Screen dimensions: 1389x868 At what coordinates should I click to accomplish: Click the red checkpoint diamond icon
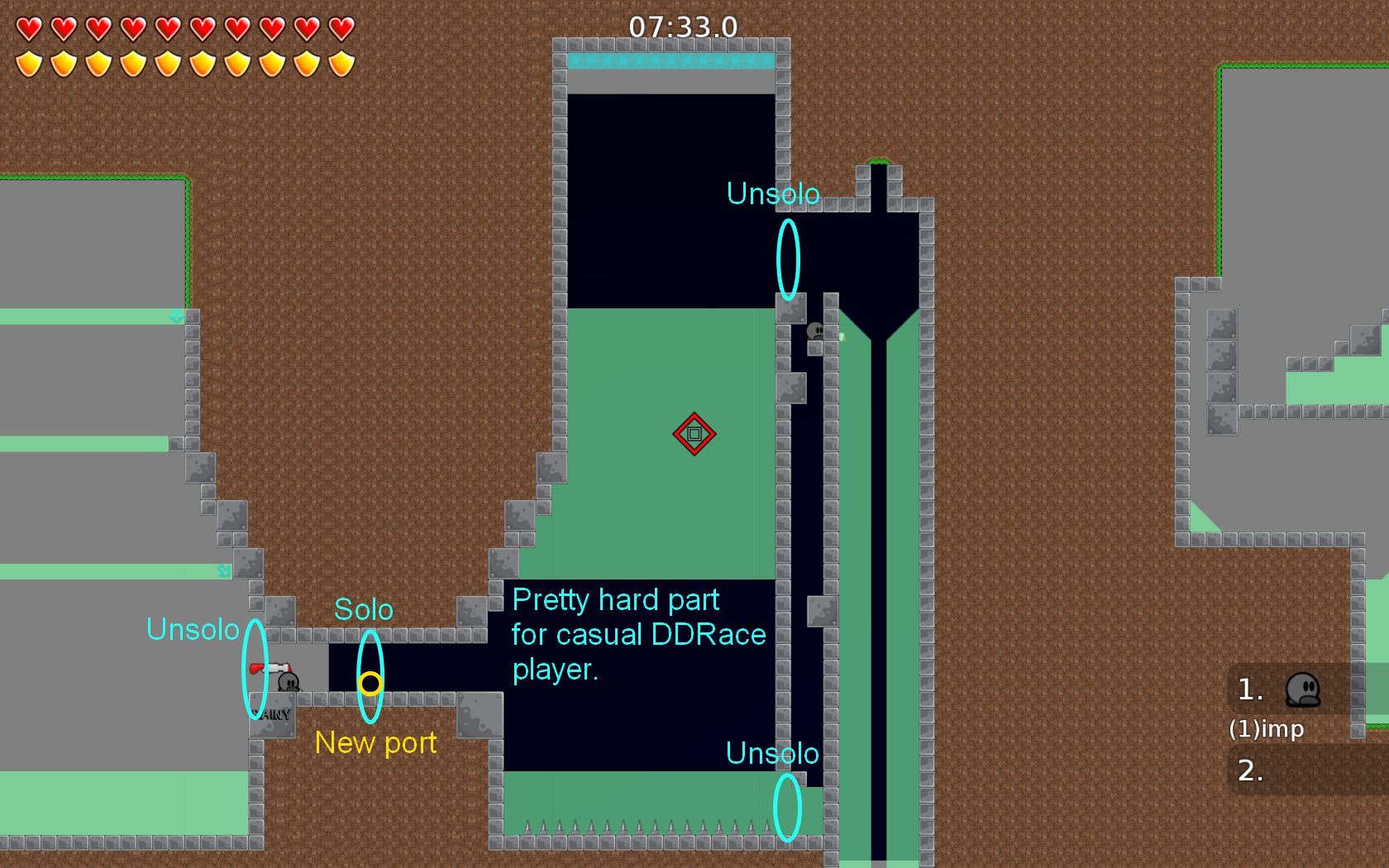tap(694, 435)
